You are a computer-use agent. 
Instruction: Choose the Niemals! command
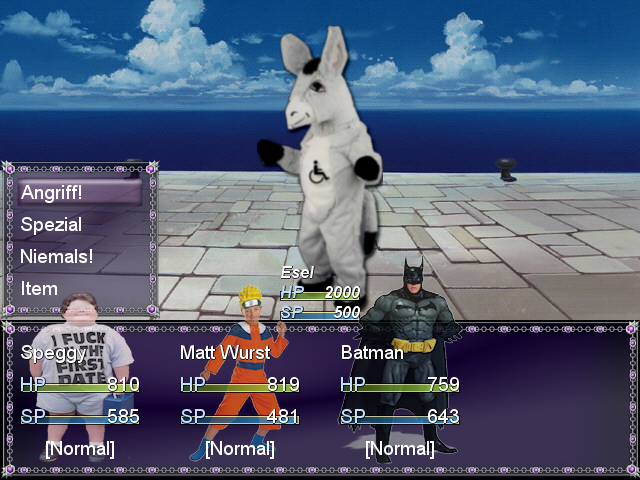(57, 256)
